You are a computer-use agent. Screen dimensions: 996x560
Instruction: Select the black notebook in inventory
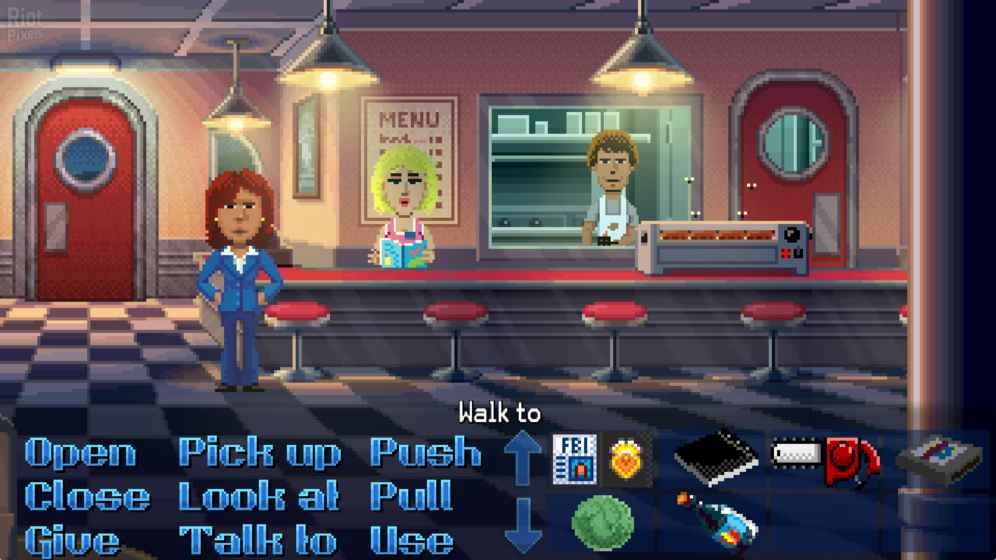[716, 458]
